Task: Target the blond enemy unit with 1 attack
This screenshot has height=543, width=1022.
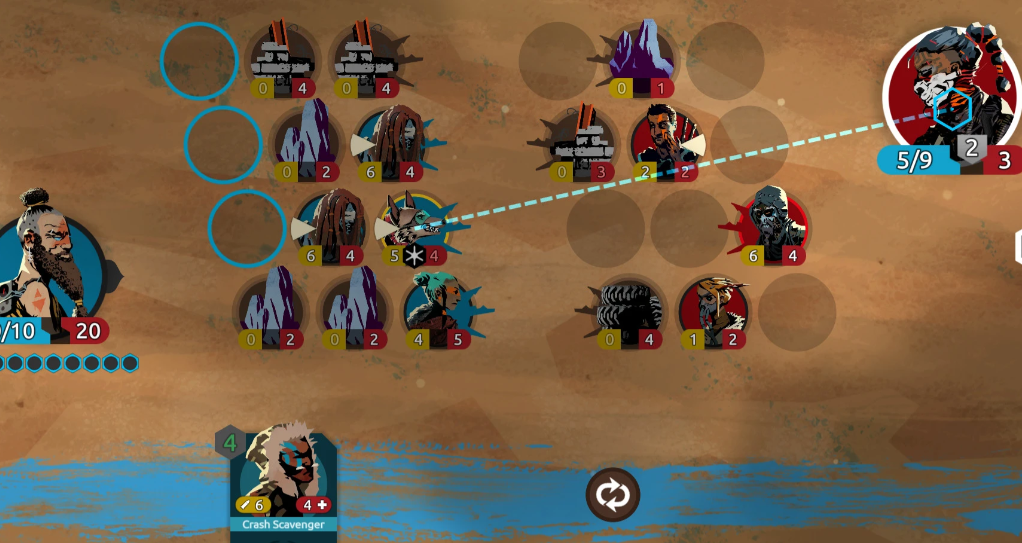Action: point(714,312)
